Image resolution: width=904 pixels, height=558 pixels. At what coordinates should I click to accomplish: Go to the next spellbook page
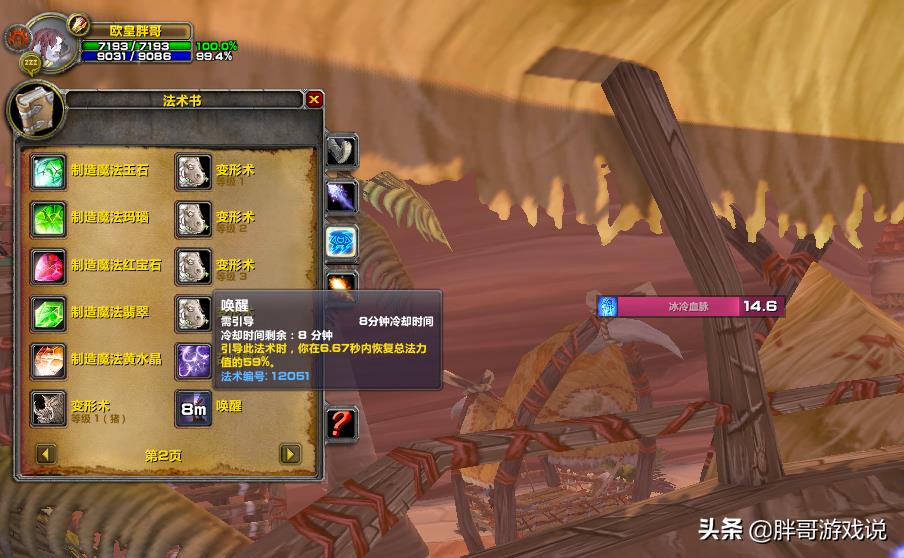click(x=290, y=454)
